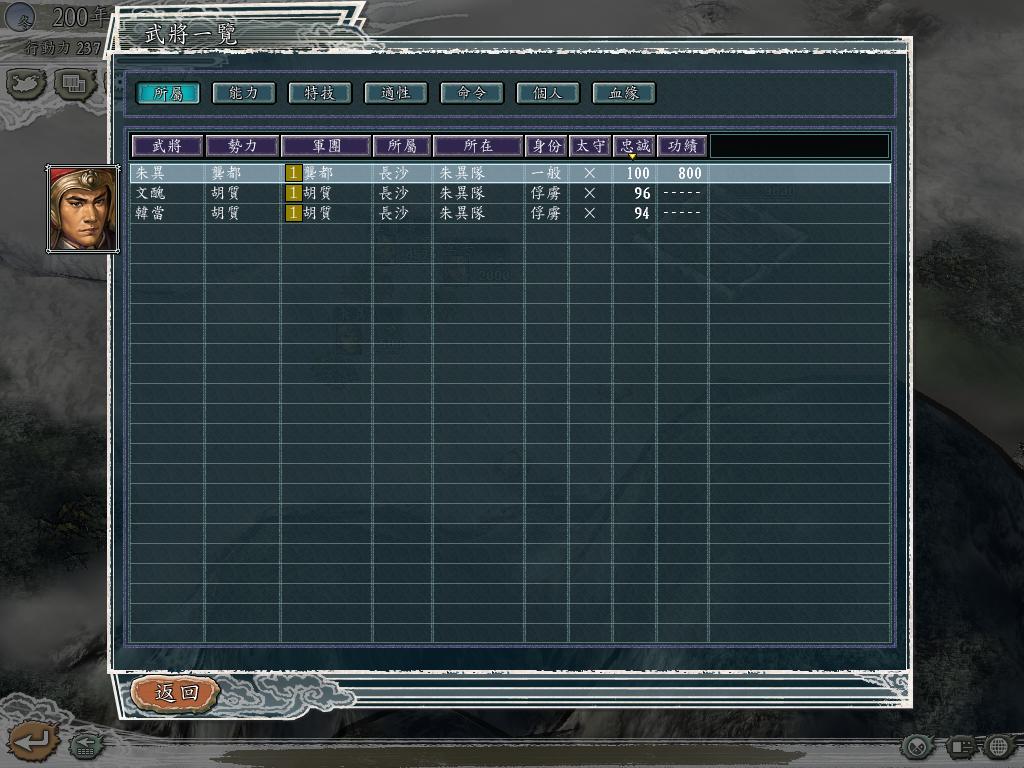The image size is (1024, 768).
Task: Click the 返回 back button
Action: (175, 692)
